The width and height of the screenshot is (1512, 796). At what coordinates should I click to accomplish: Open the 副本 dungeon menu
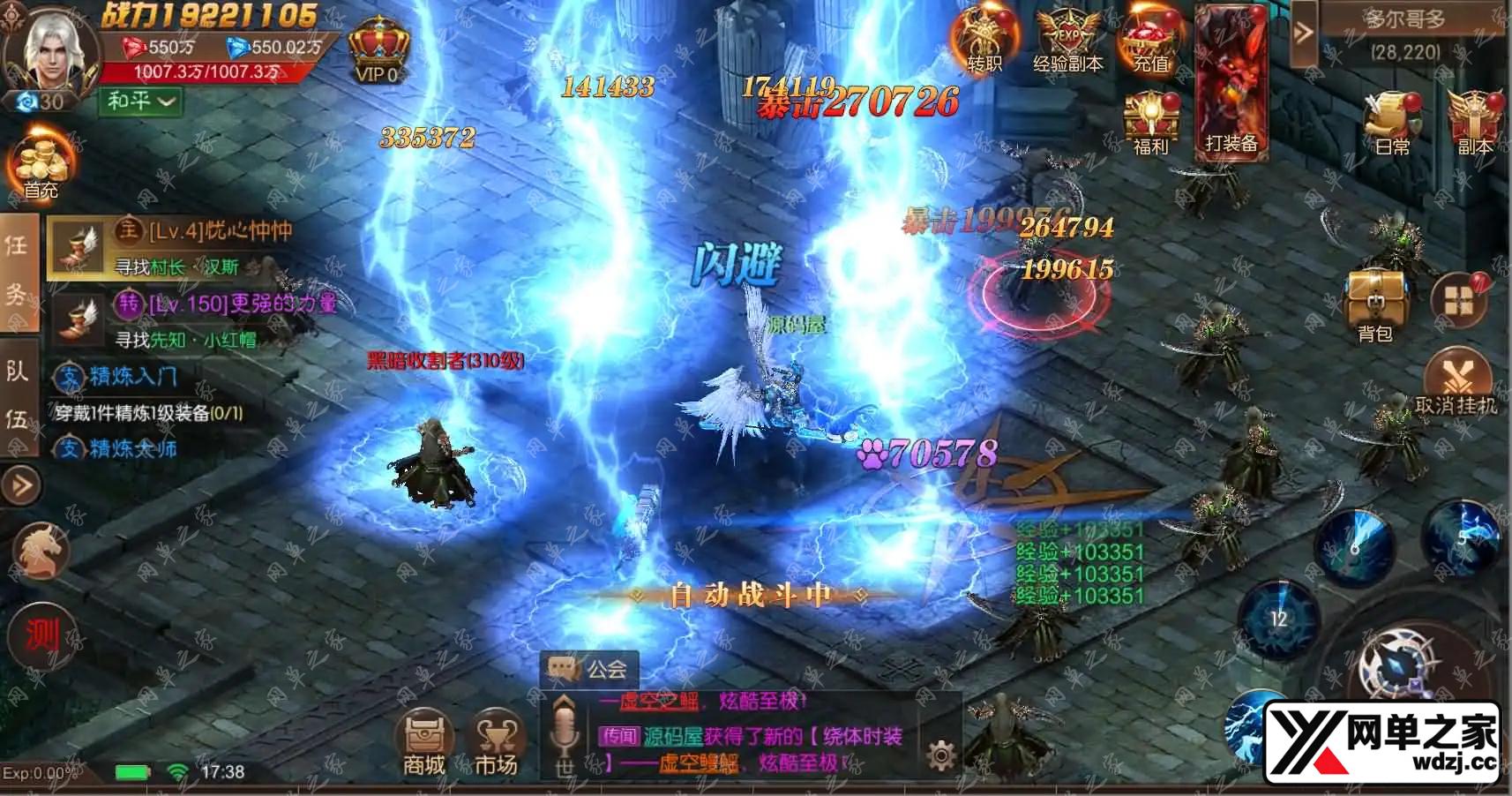[1473, 122]
